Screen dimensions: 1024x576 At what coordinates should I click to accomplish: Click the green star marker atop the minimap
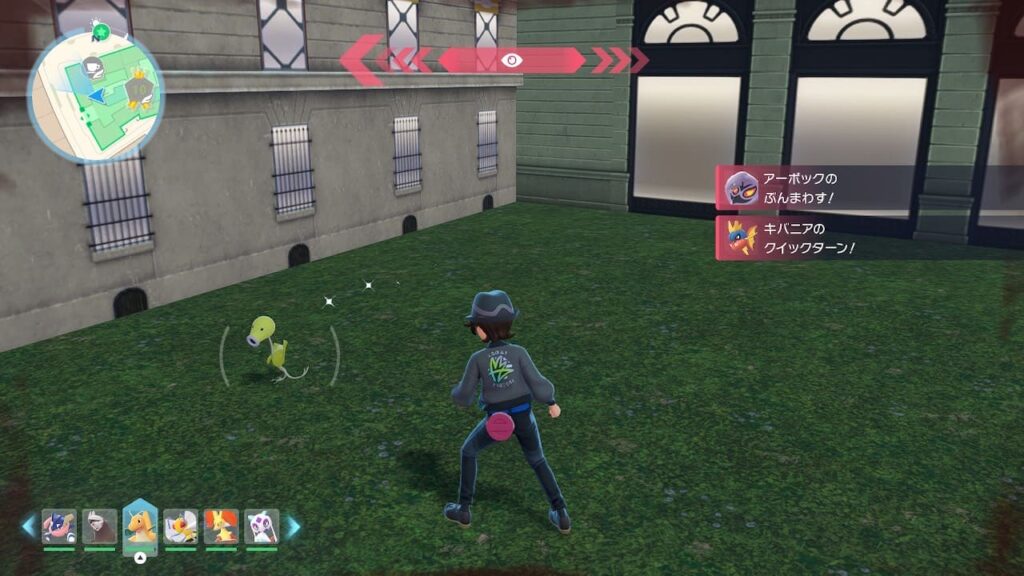click(x=100, y=31)
